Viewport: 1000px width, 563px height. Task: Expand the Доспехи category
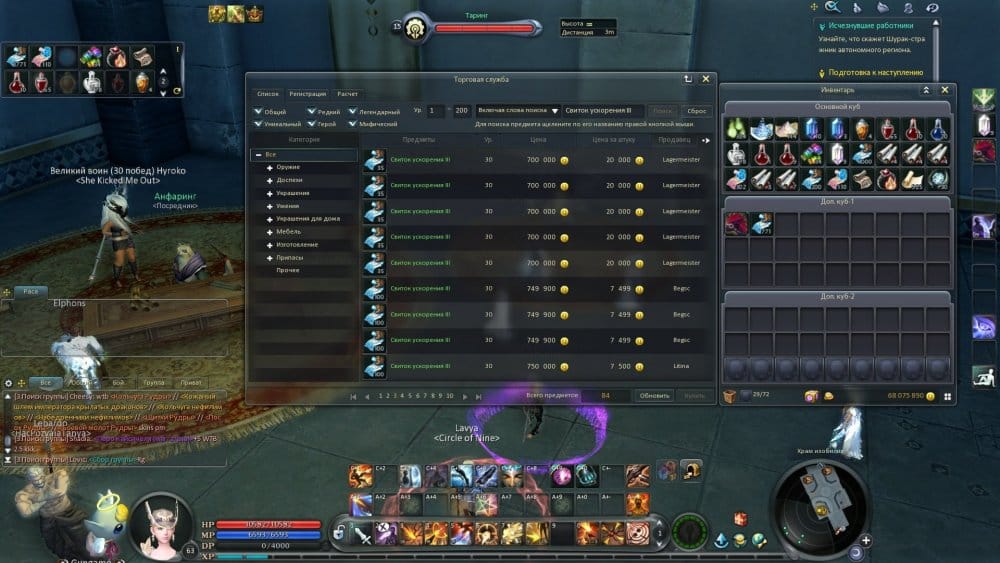coord(288,180)
